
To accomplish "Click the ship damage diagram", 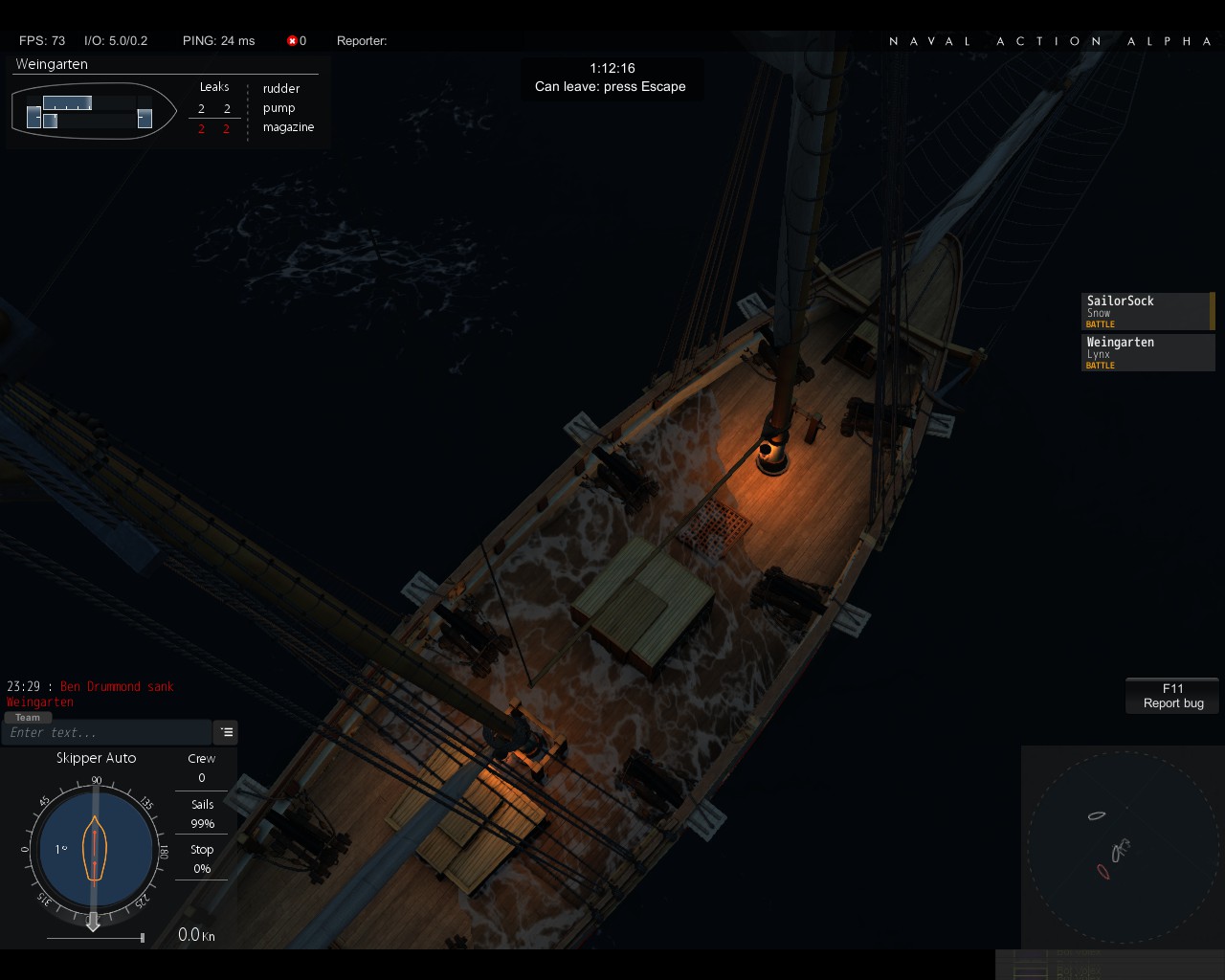I will pos(94,111).
